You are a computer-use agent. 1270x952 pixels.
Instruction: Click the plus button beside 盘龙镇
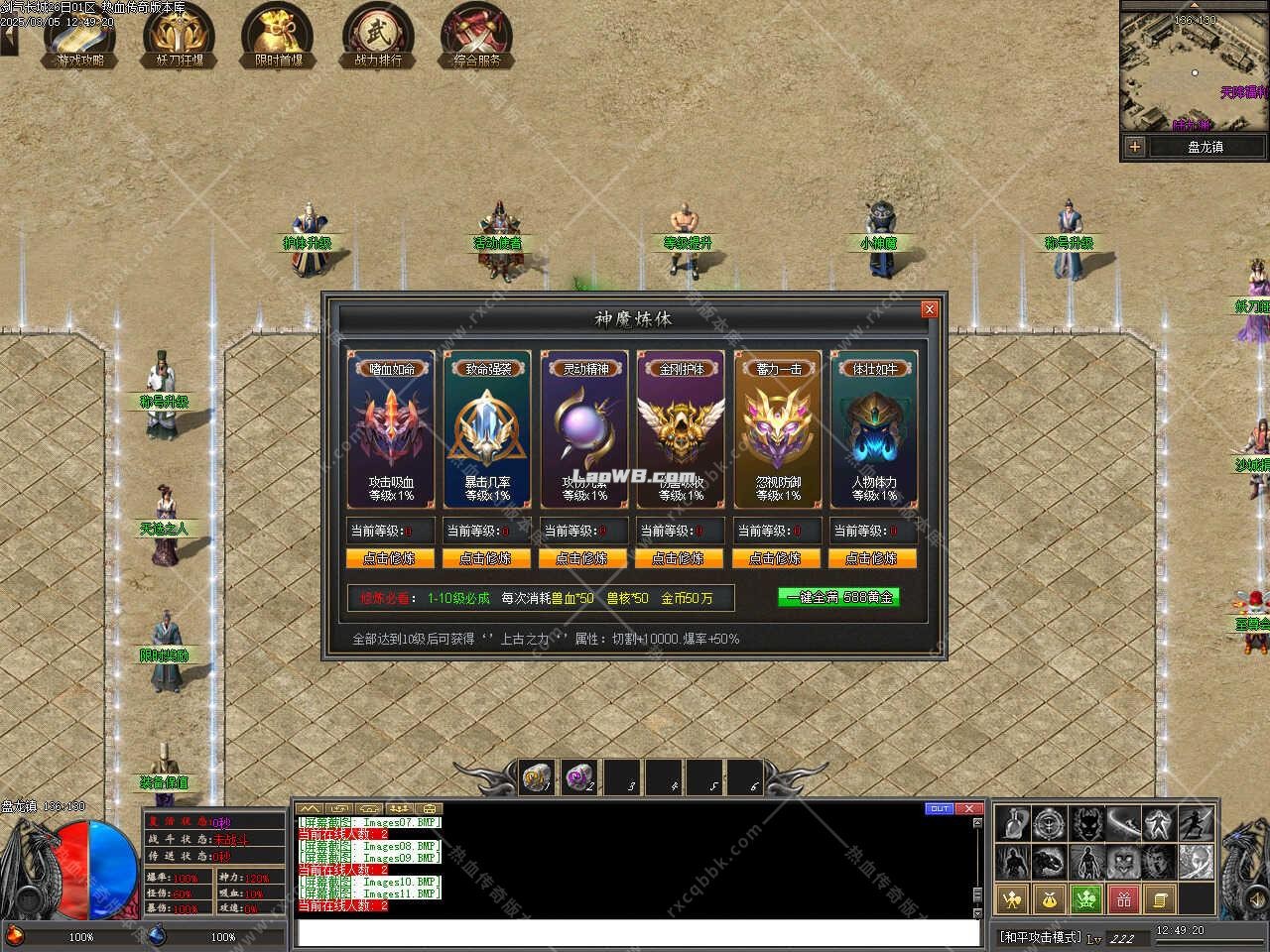[x=1134, y=147]
